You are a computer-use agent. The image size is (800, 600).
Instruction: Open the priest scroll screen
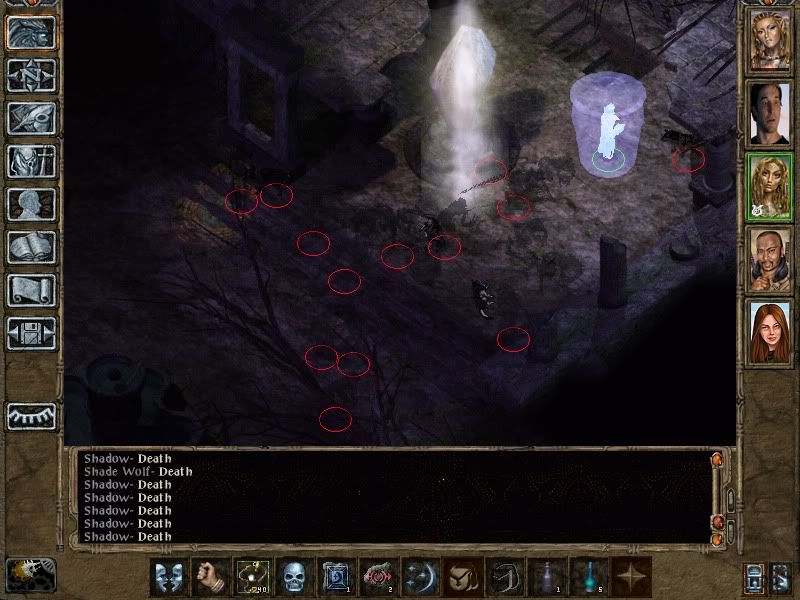30,290
